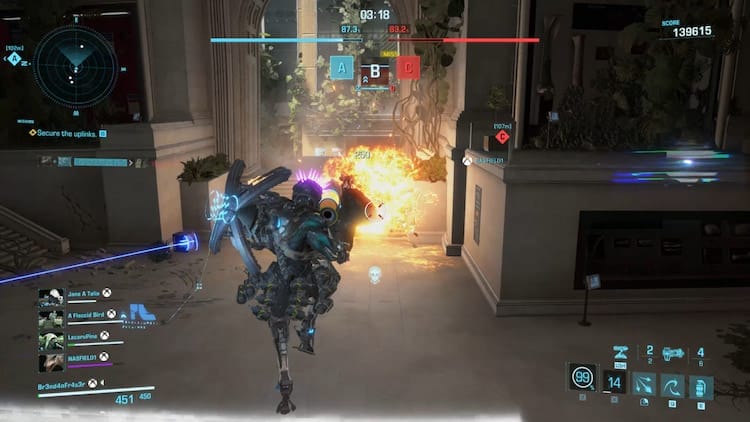Select uplink point C indicator
This screenshot has height=422, width=750.
click(408, 68)
